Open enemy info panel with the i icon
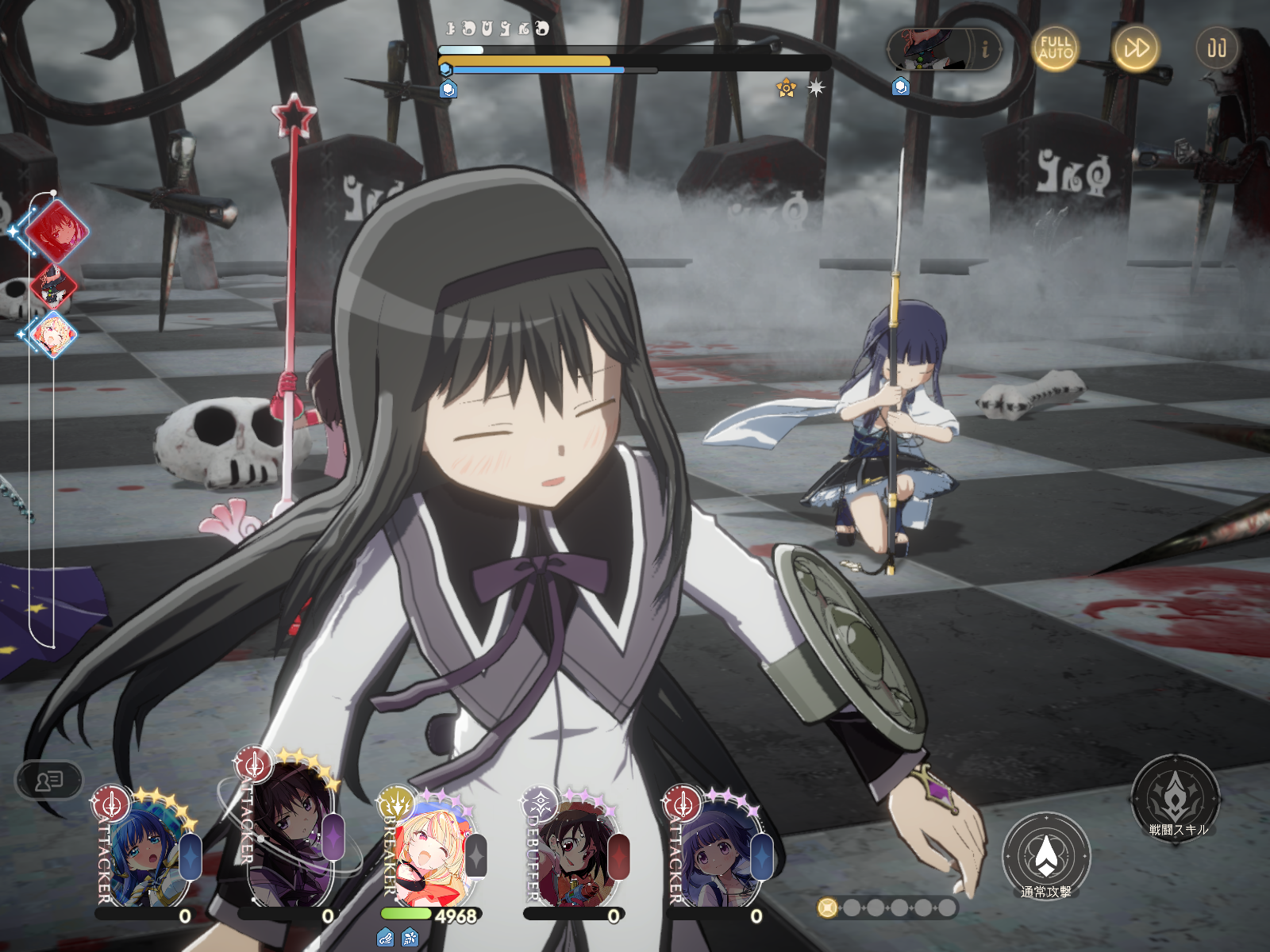The height and width of the screenshot is (952, 1270). [985, 49]
